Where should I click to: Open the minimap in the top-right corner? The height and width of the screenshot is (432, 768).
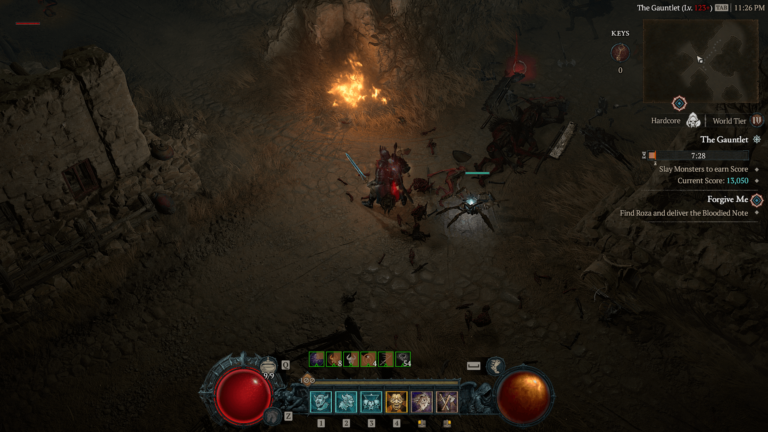701,58
